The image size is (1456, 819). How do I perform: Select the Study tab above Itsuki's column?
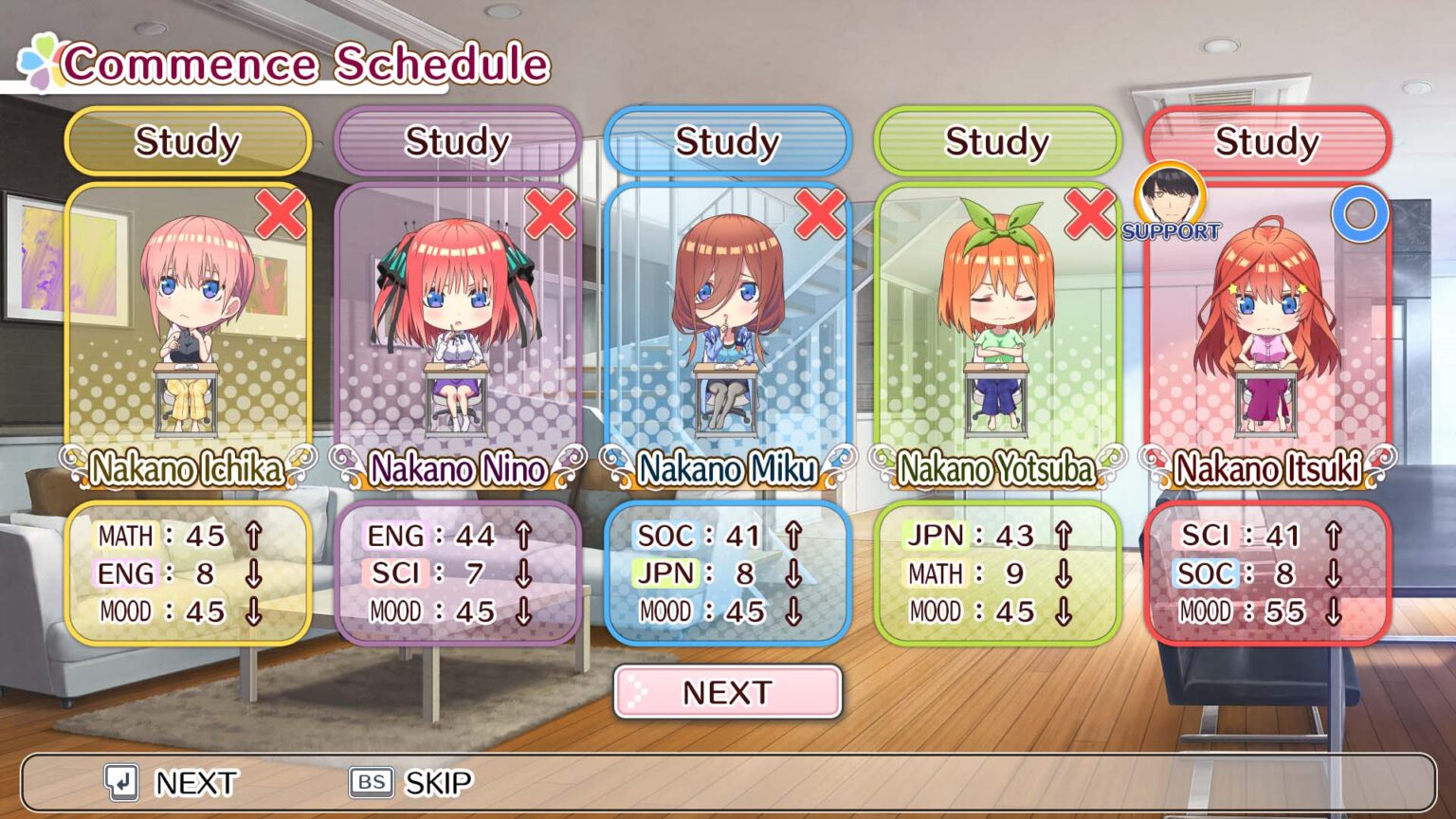tap(1266, 142)
